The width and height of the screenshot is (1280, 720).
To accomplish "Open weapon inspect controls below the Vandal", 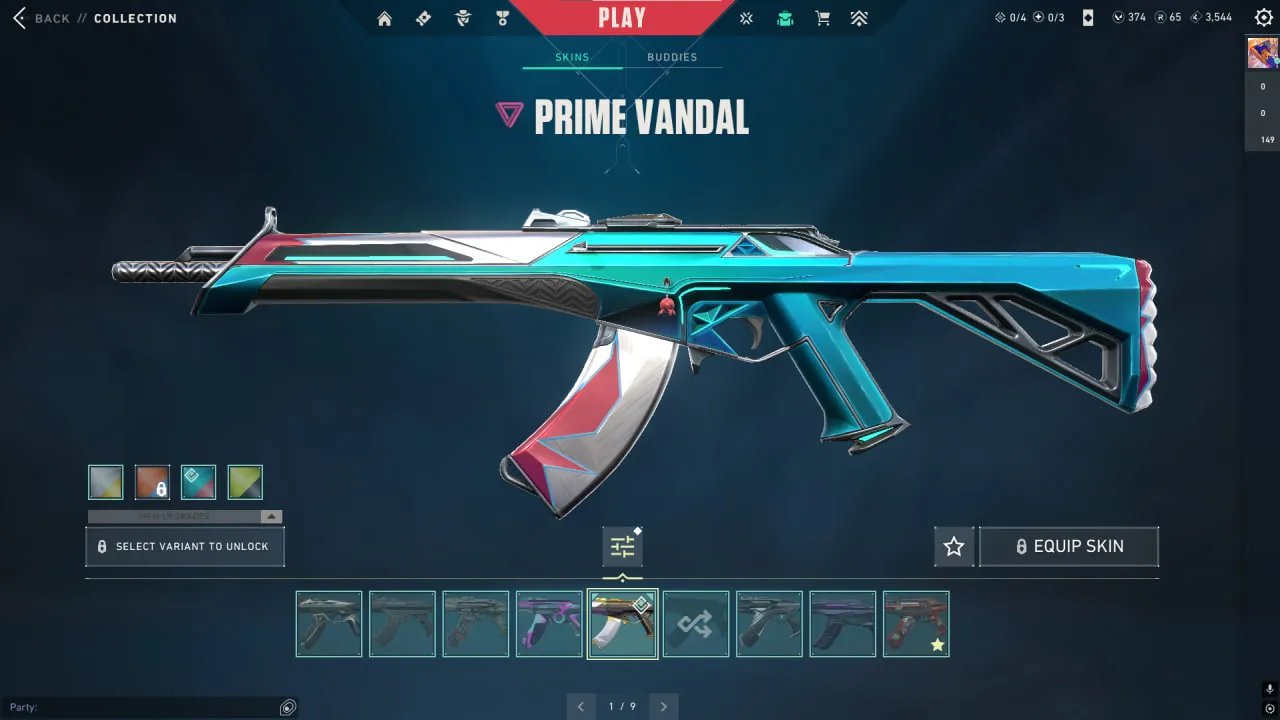I will click(622, 546).
